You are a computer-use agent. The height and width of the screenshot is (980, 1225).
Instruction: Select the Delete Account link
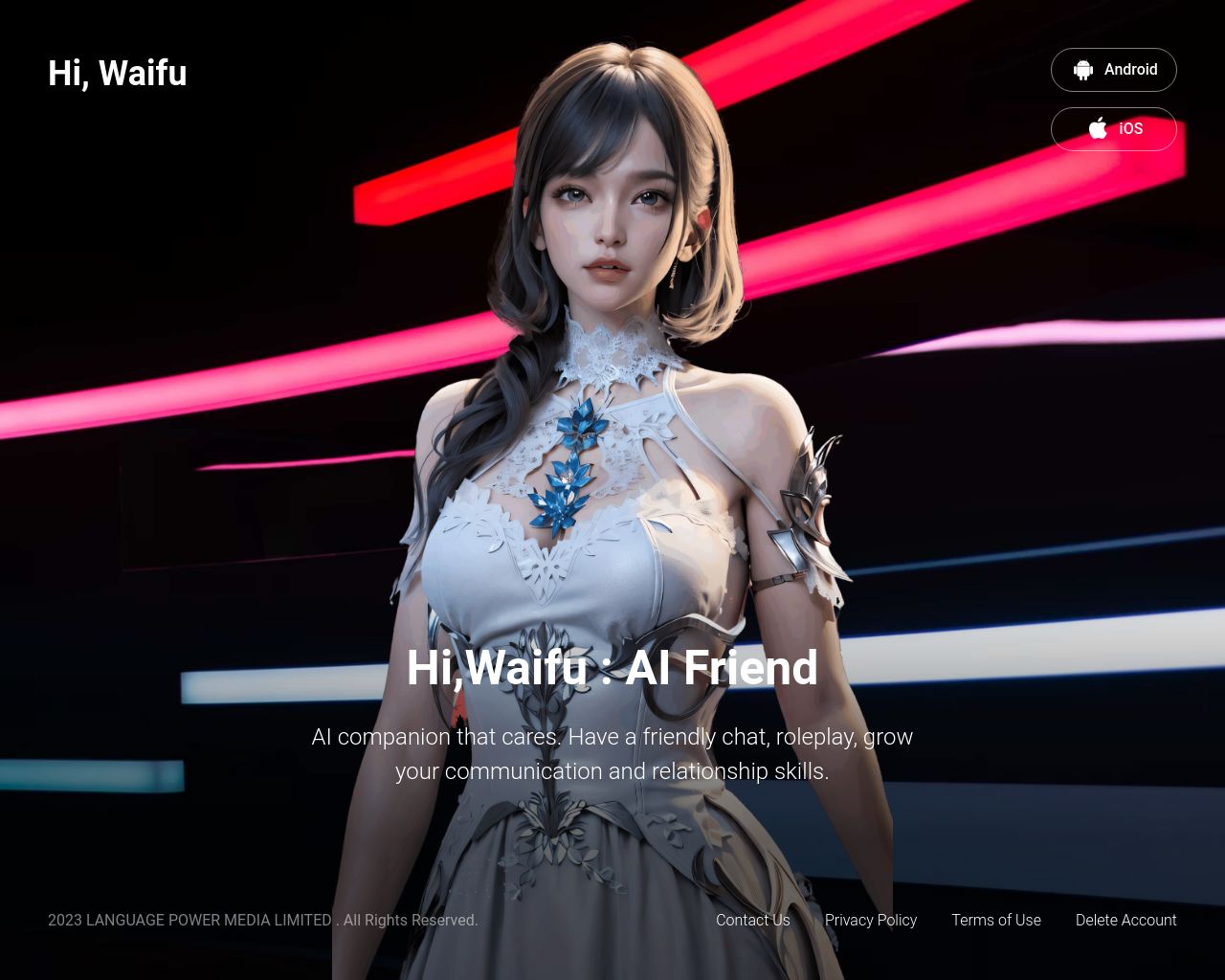tap(1125, 920)
